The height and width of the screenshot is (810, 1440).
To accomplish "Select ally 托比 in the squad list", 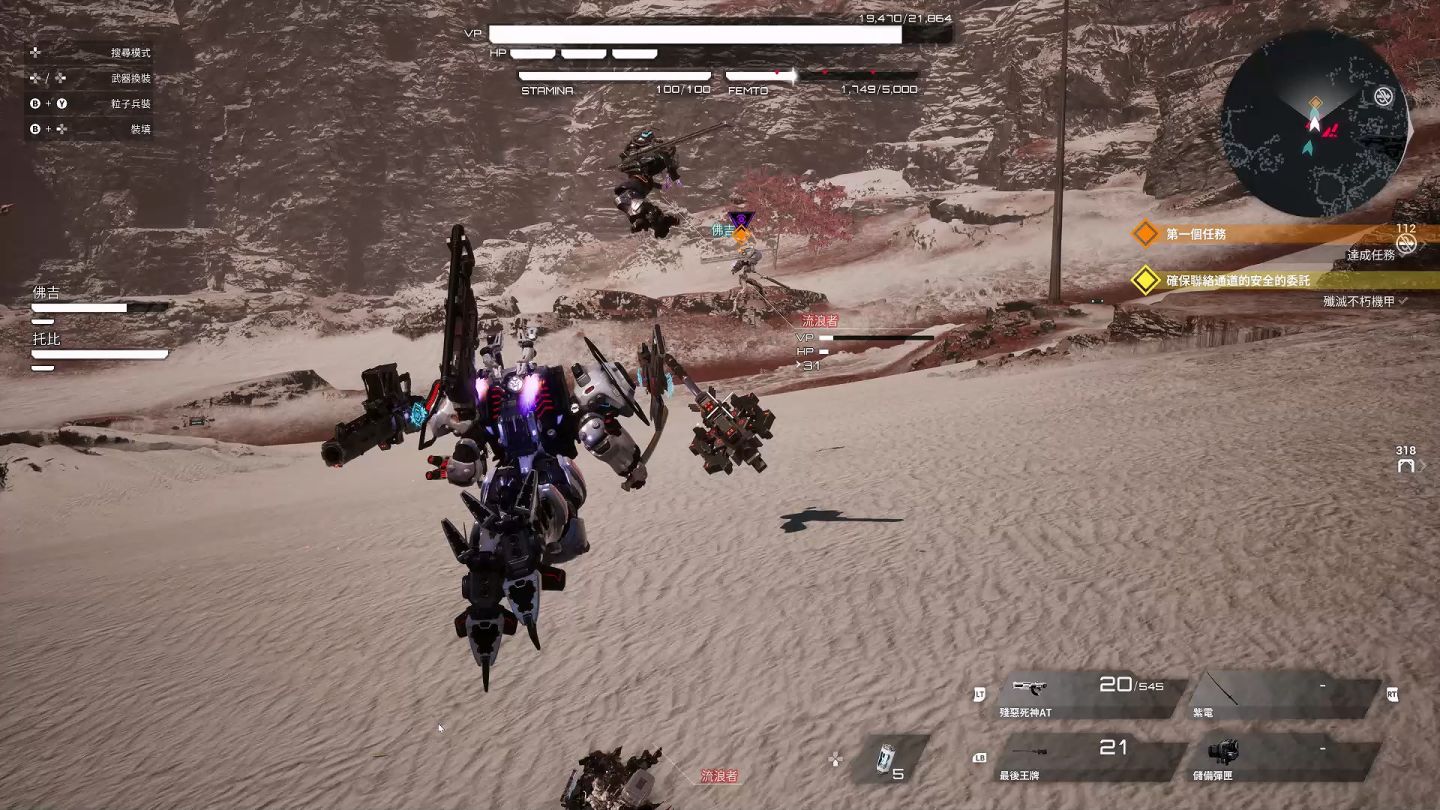I will pyautogui.click(x=98, y=346).
